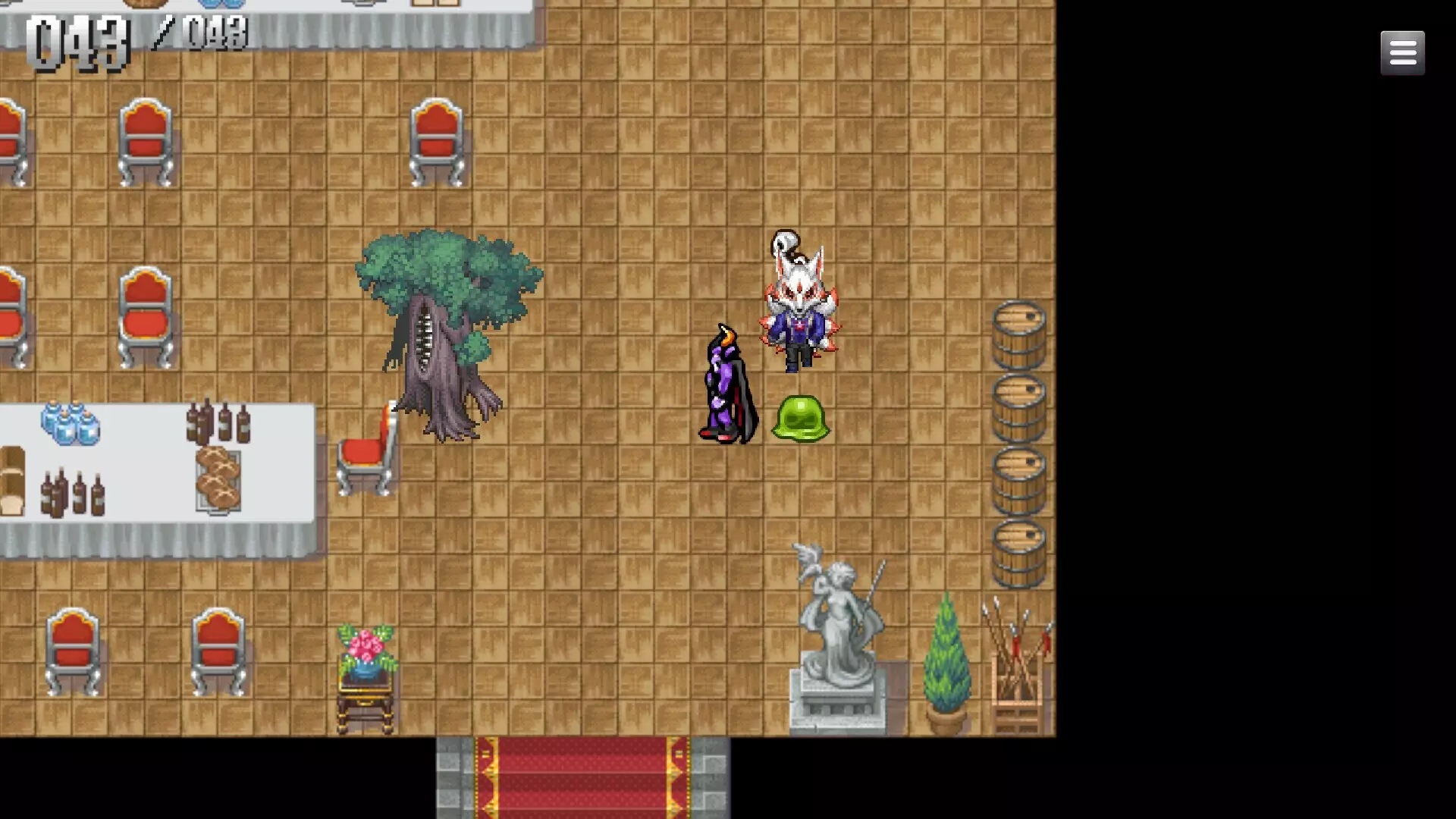Select the potted cypress tree

pos(946,660)
